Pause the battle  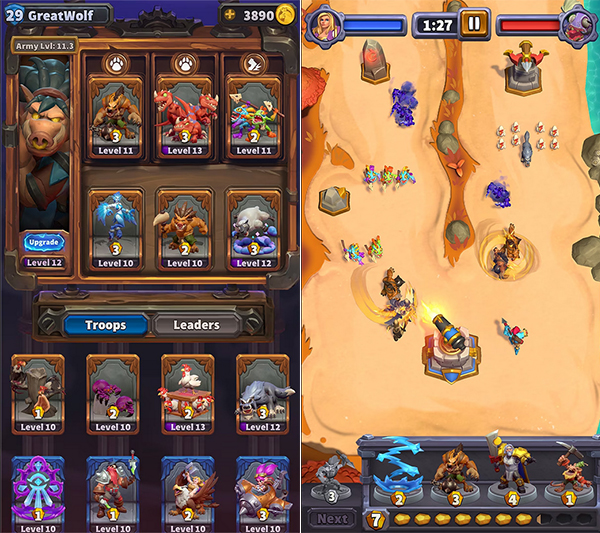[472, 24]
